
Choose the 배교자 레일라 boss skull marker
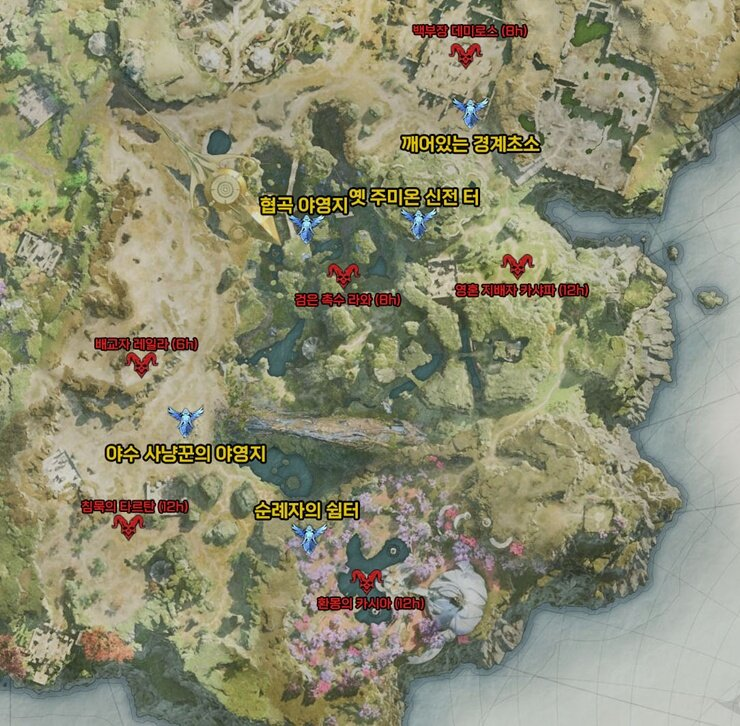tap(141, 364)
